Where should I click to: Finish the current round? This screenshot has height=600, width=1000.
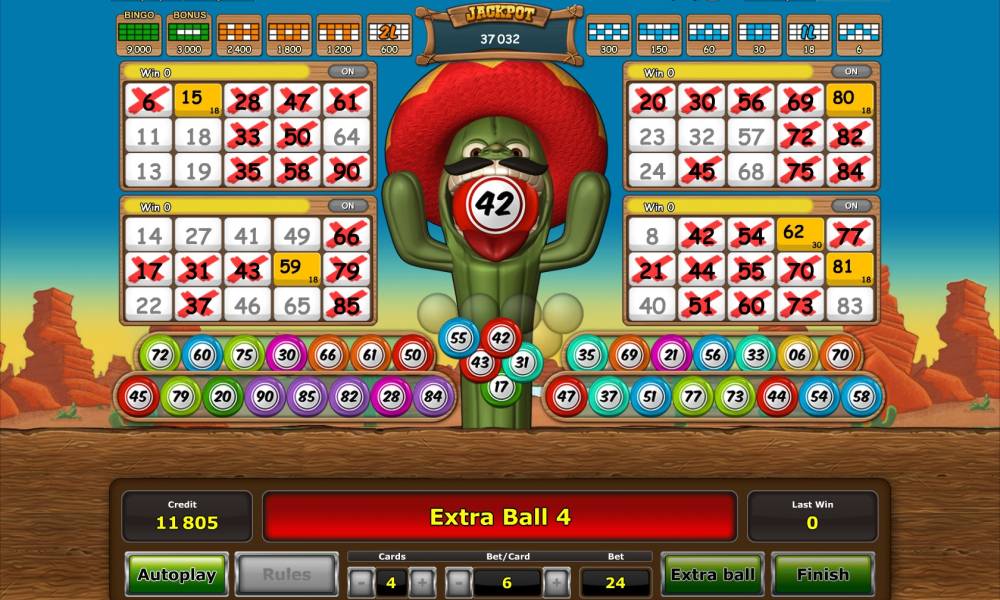(x=822, y=575)
